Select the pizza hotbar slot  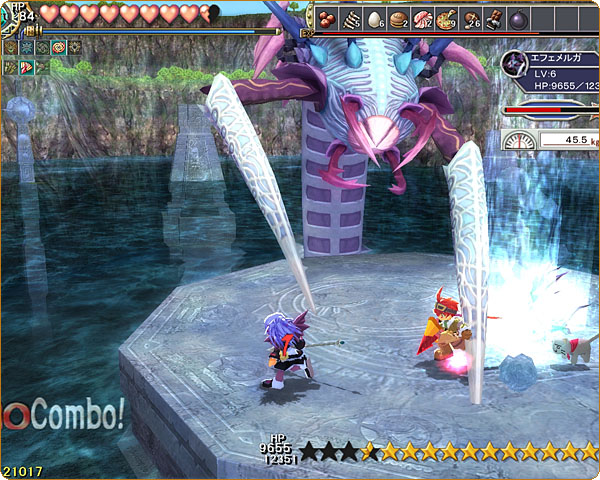(x=446, y=18)
